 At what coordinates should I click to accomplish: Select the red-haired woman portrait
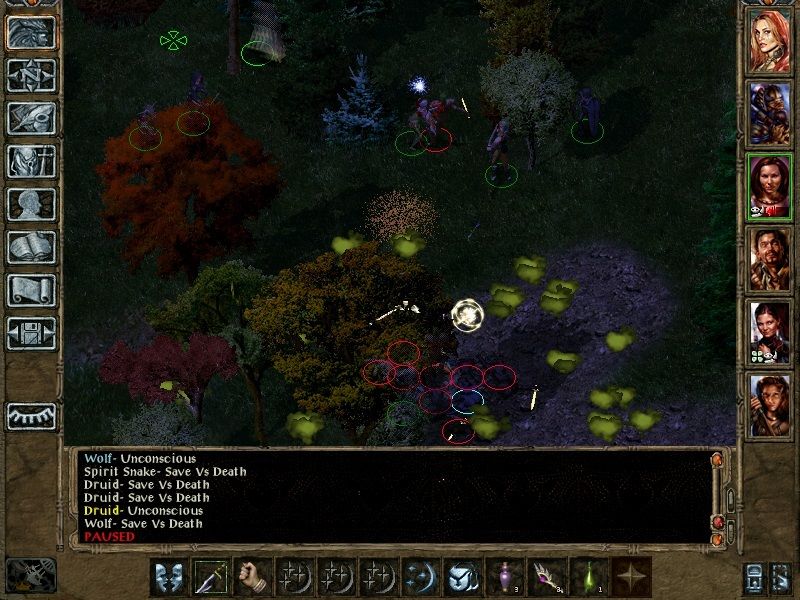770,40
